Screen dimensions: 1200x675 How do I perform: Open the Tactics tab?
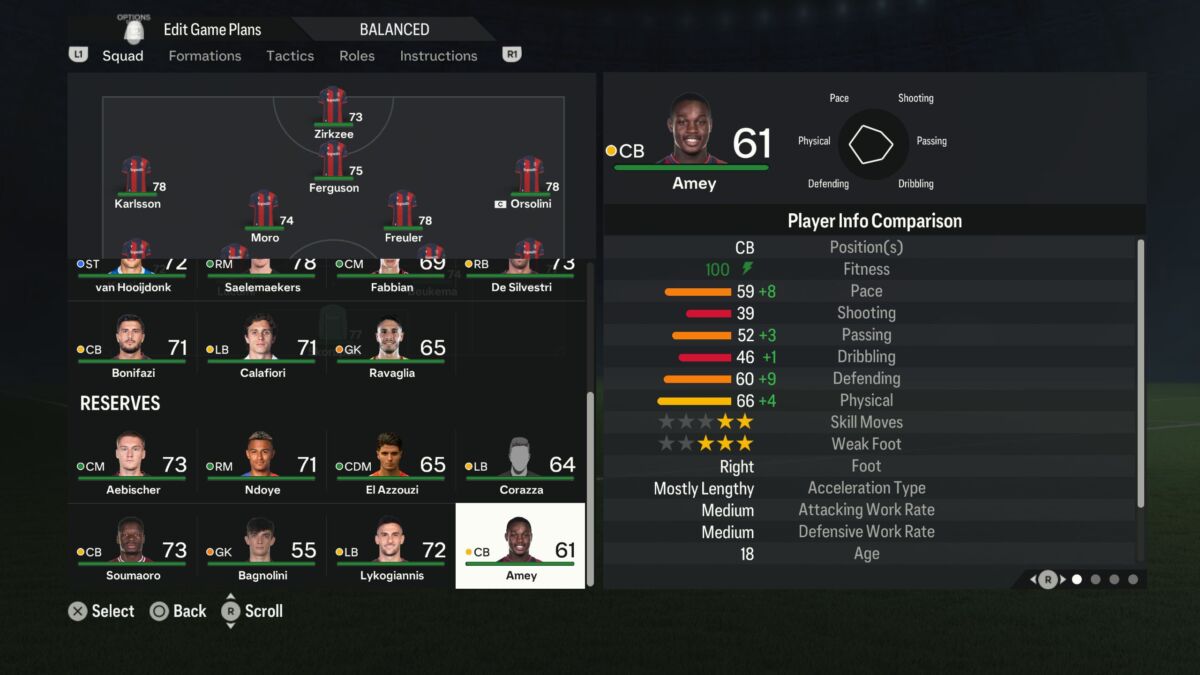[290, 56]
